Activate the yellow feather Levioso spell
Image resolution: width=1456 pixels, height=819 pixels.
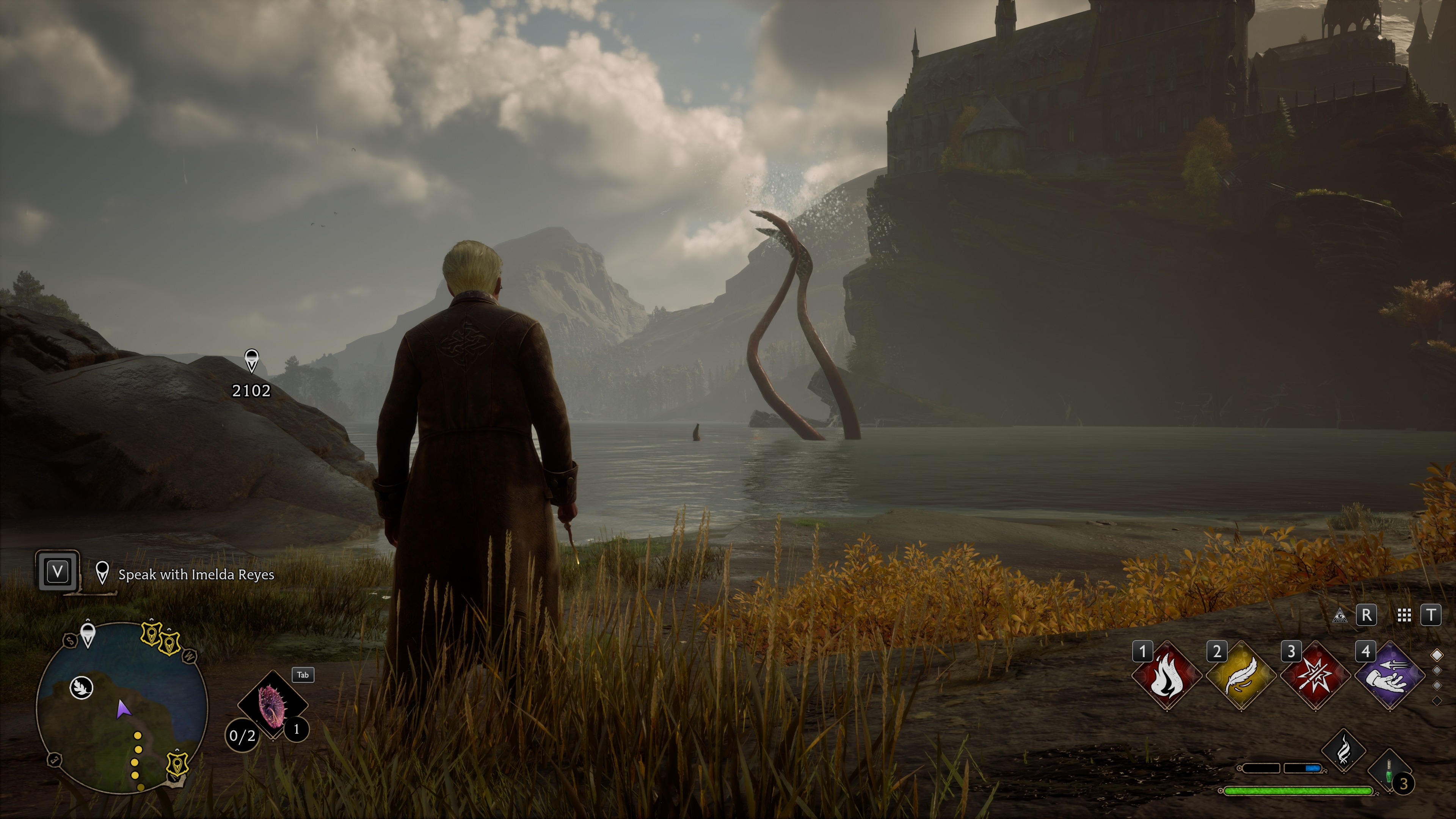tap(1241, 676)
